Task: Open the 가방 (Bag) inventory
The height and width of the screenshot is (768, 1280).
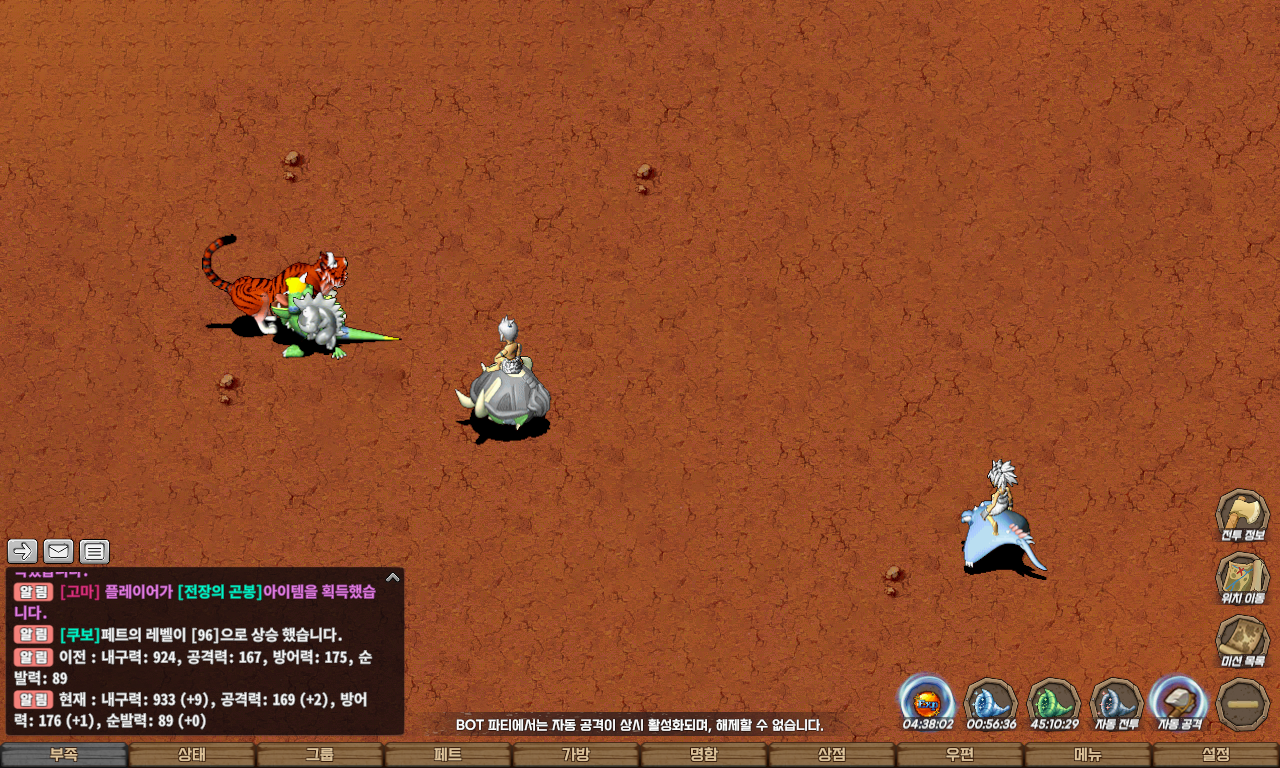Action: pyautogui.click(x=576, y=755)
